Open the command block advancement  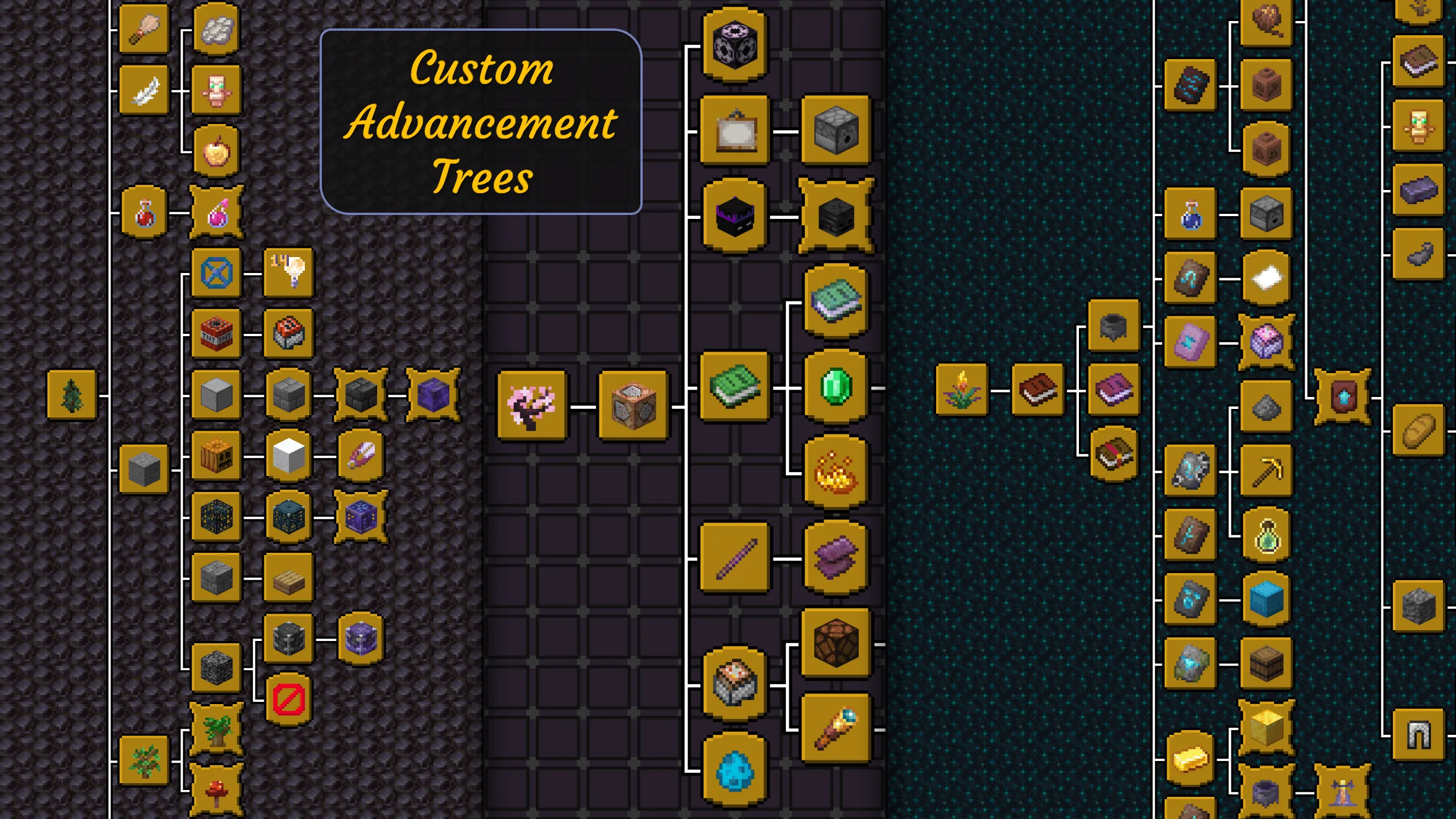633,405
